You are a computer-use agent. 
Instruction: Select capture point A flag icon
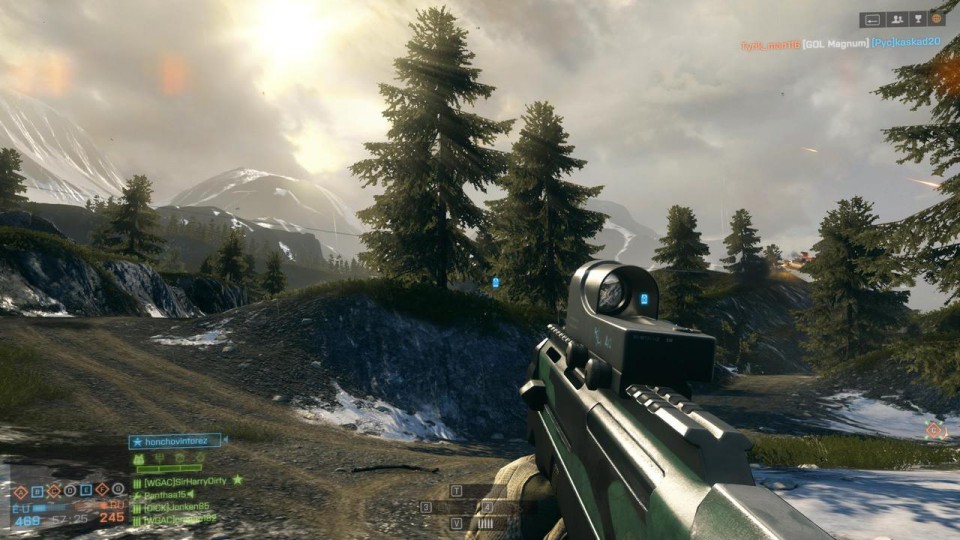(x=19, y=490)
